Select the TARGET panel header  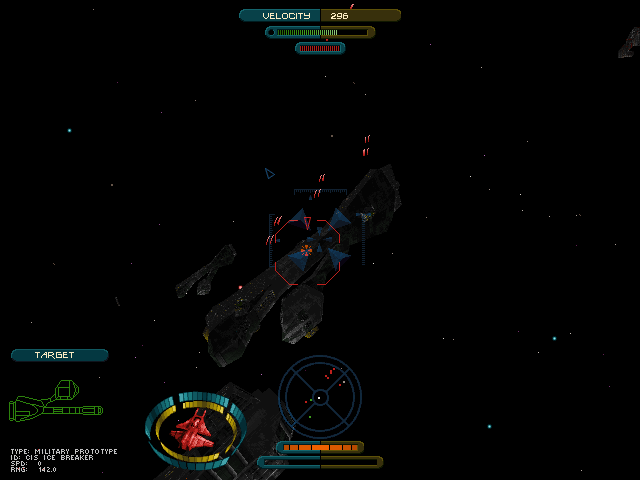pos(59,355)
